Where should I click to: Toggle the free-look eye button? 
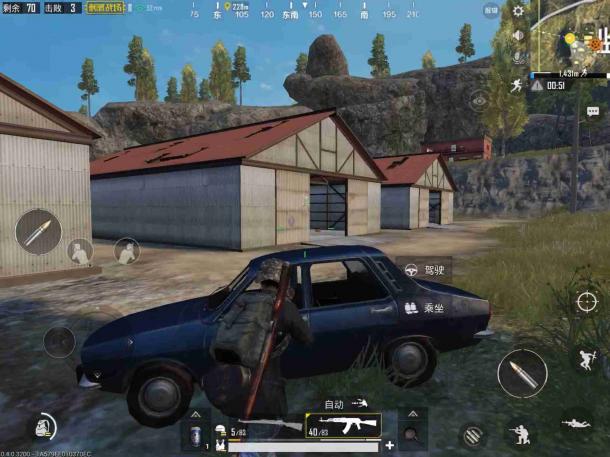point(479,100)
